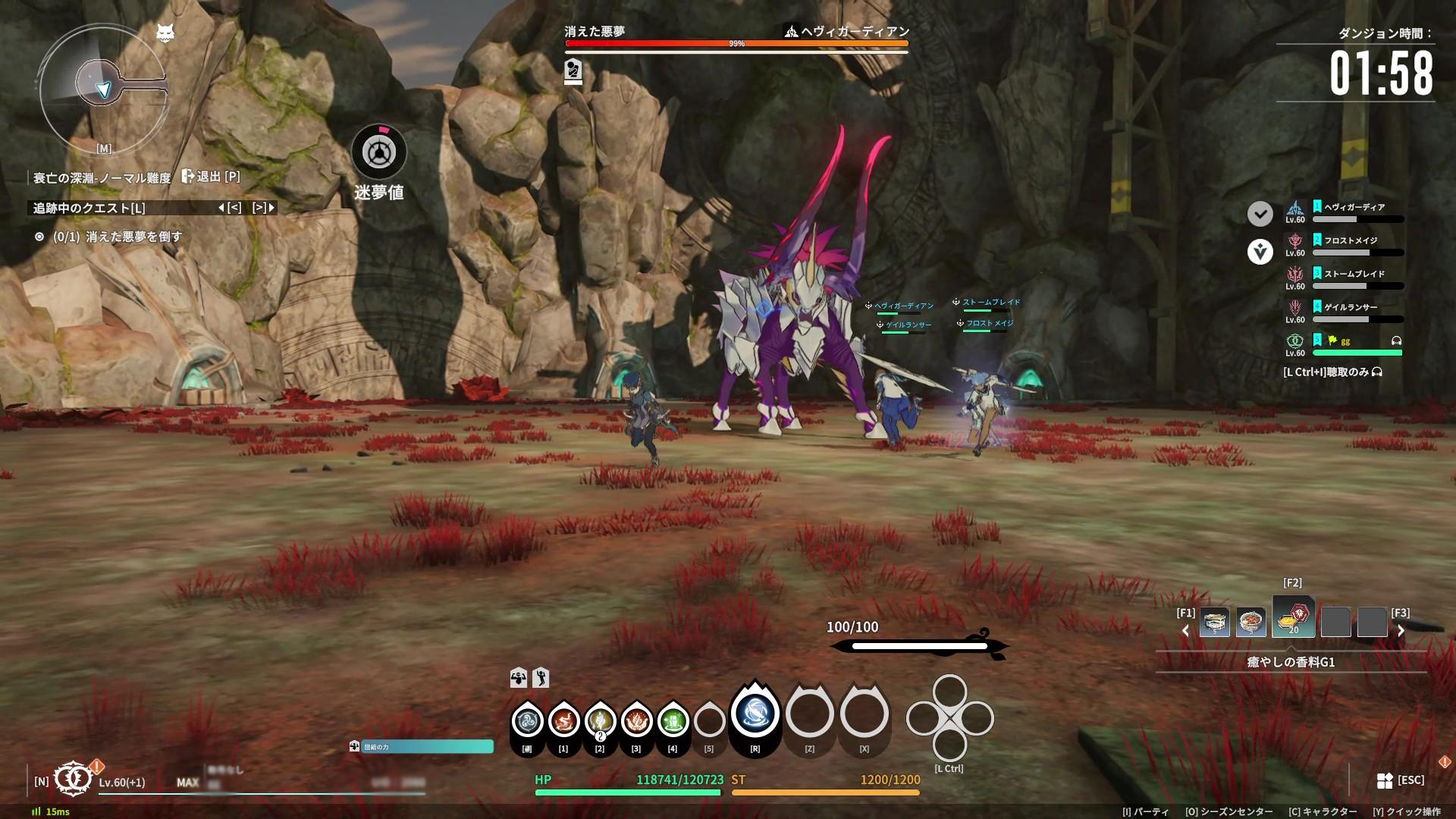Use the large blue ultimate skill
Viewport: 1456px width, 819px height.
(755, 714)
